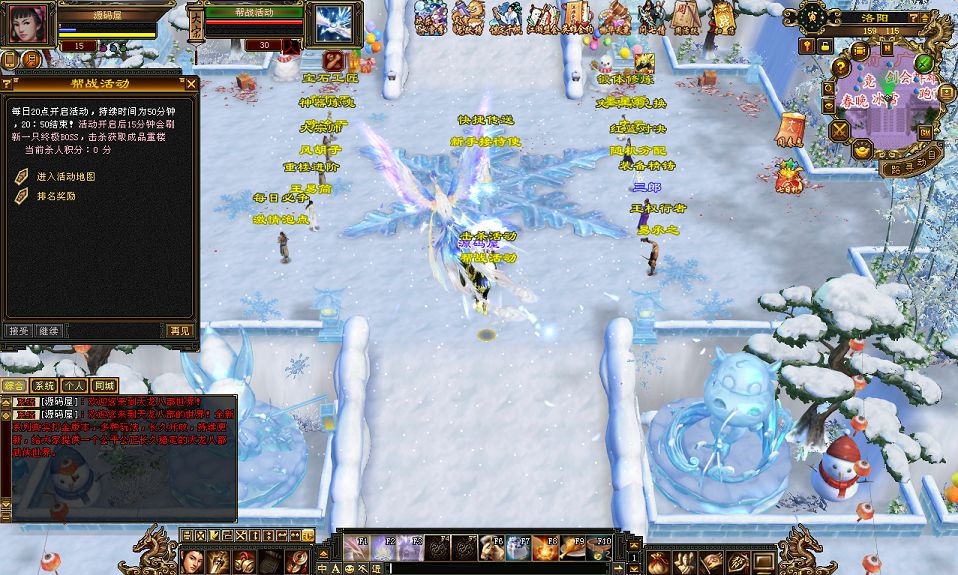Select the 排名奖励 option
This screenshot has height=575, width=958.
(56, 196)
